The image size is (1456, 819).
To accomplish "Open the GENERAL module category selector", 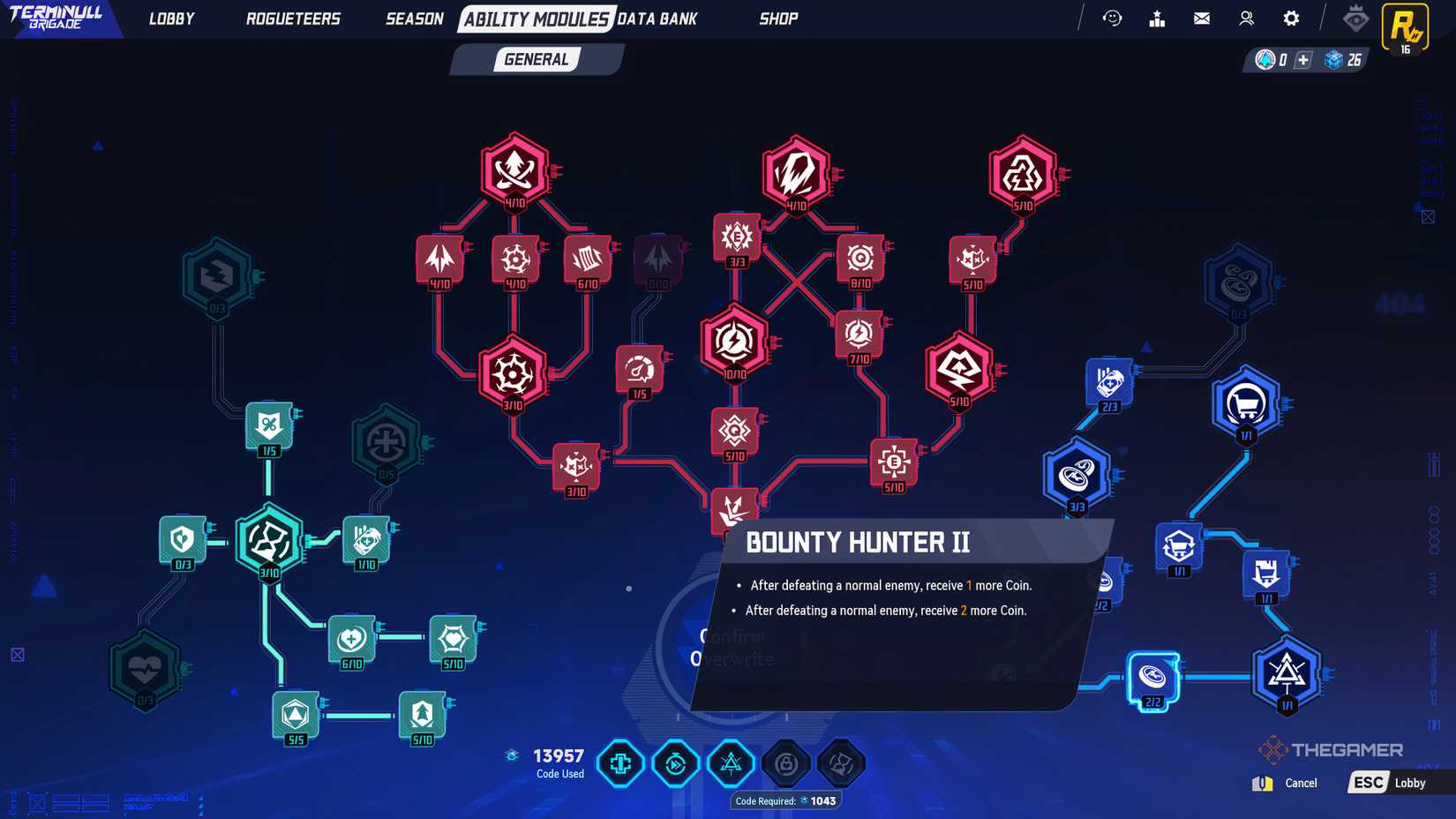I will point(536,59).
